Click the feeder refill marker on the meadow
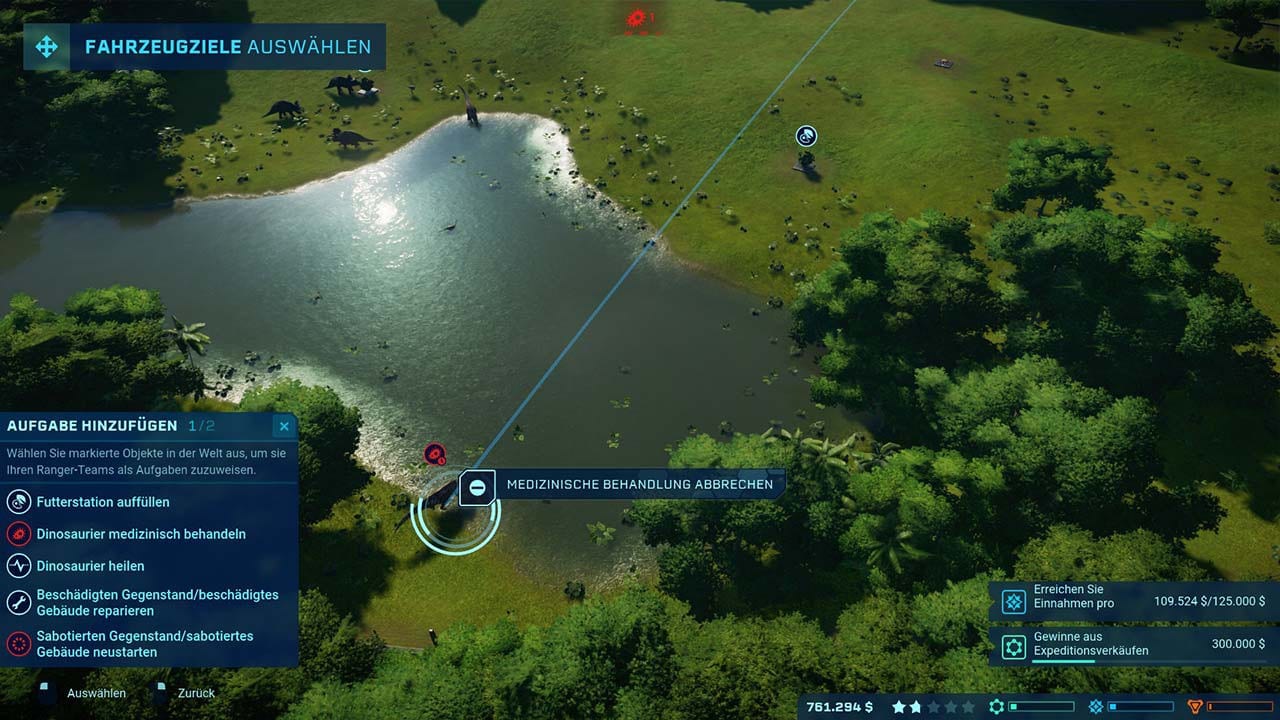Viewport: 1280px width, 720px height. (x=806, y=136)
